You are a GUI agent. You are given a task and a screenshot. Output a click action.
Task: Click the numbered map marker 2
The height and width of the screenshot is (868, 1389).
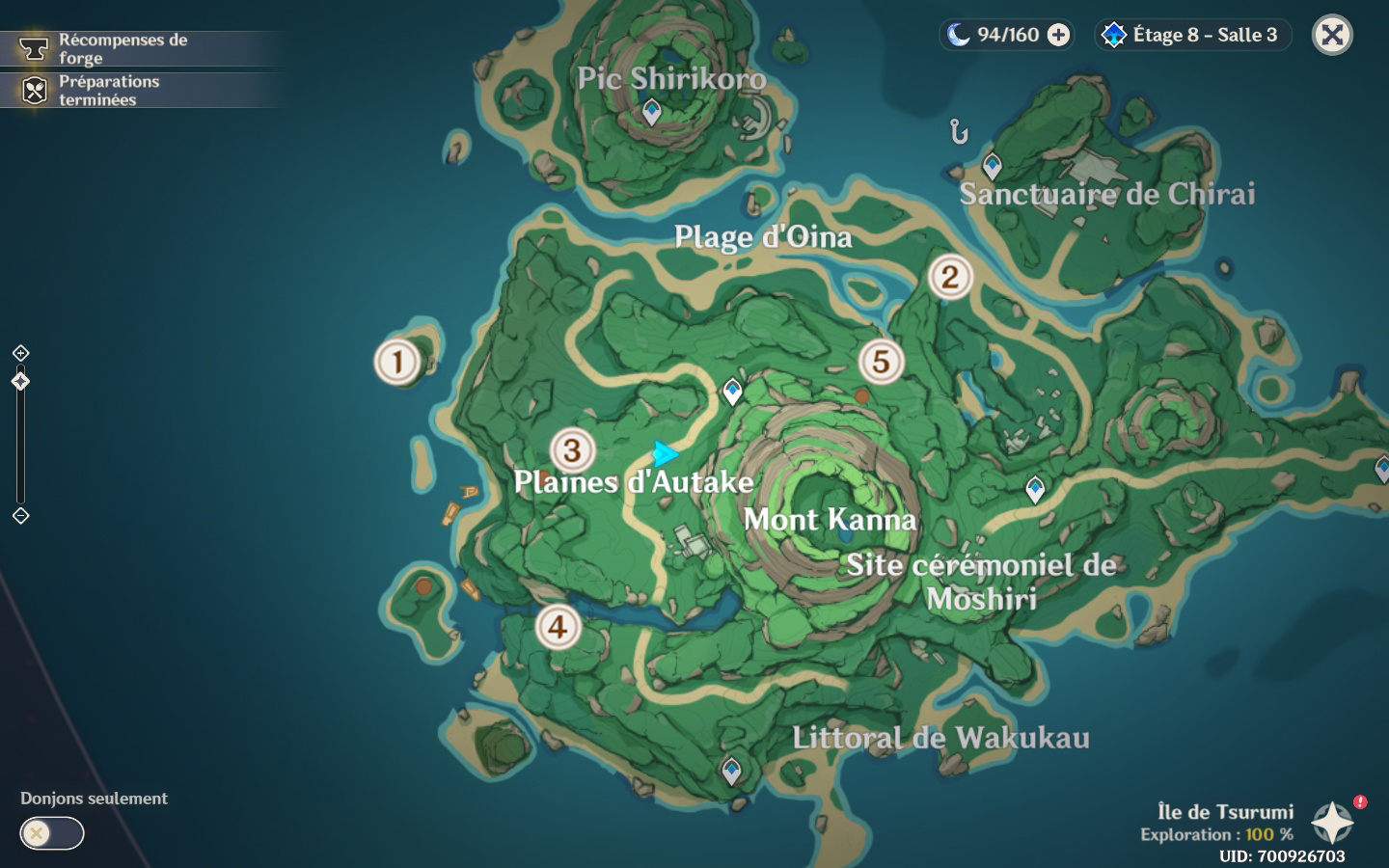pos(950,277)
